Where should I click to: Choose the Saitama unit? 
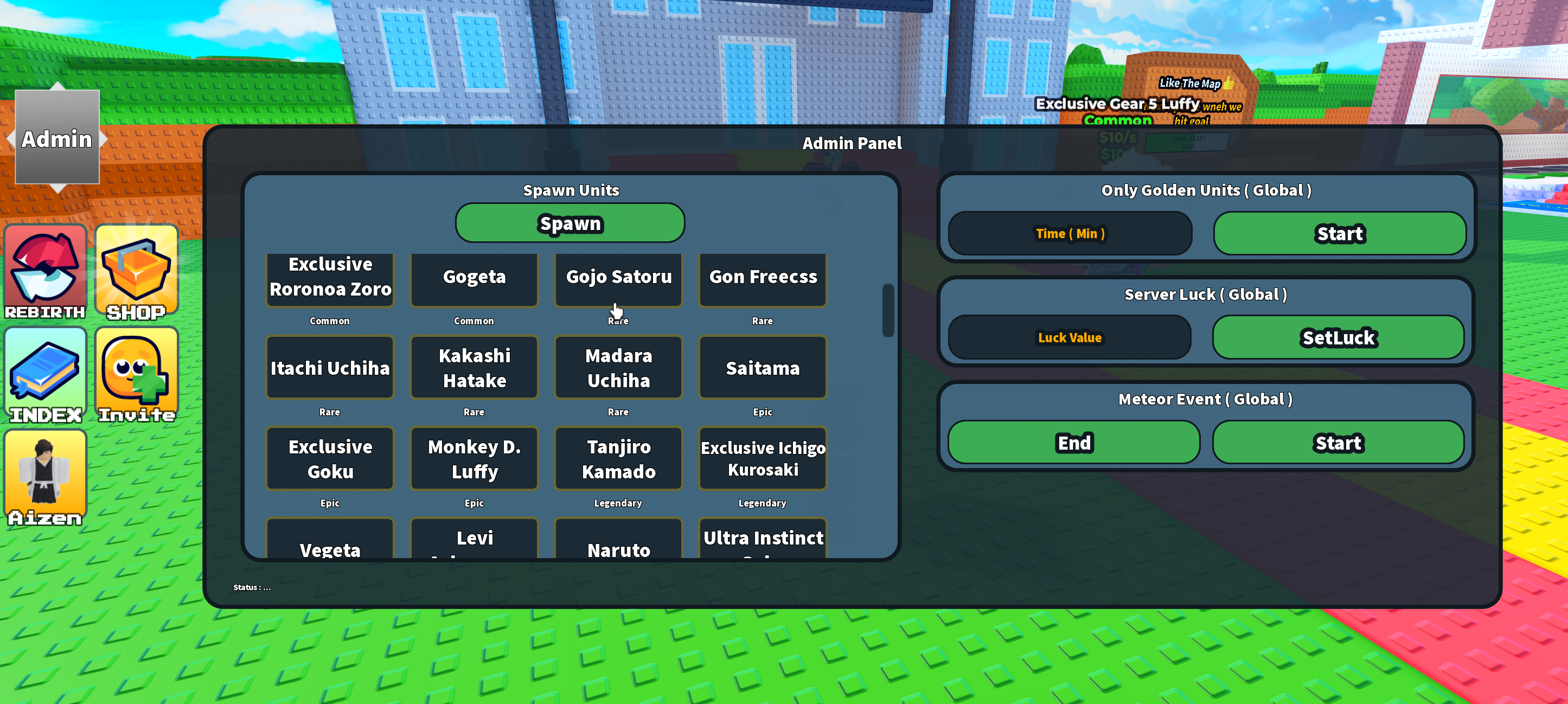[763, 368]
